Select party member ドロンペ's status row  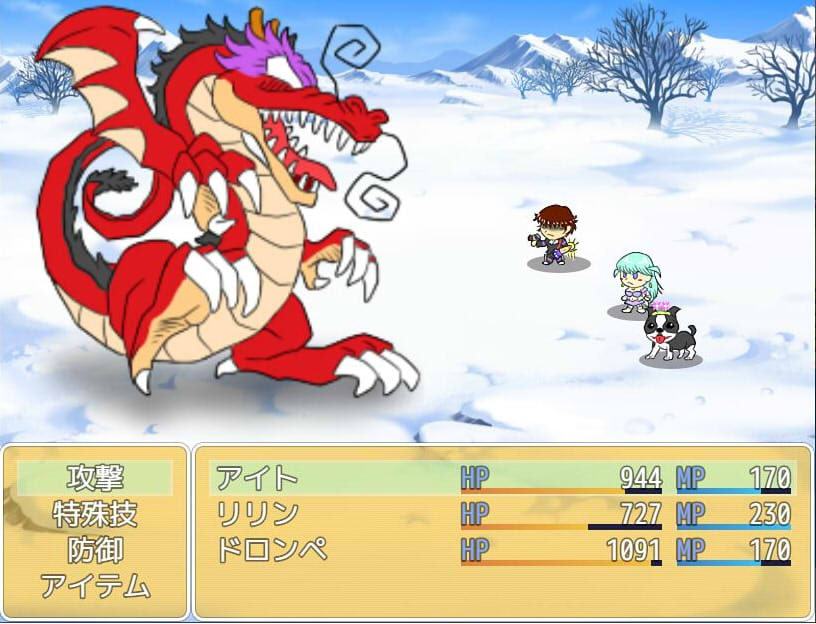pyautogui.click(x=502, y=550)
